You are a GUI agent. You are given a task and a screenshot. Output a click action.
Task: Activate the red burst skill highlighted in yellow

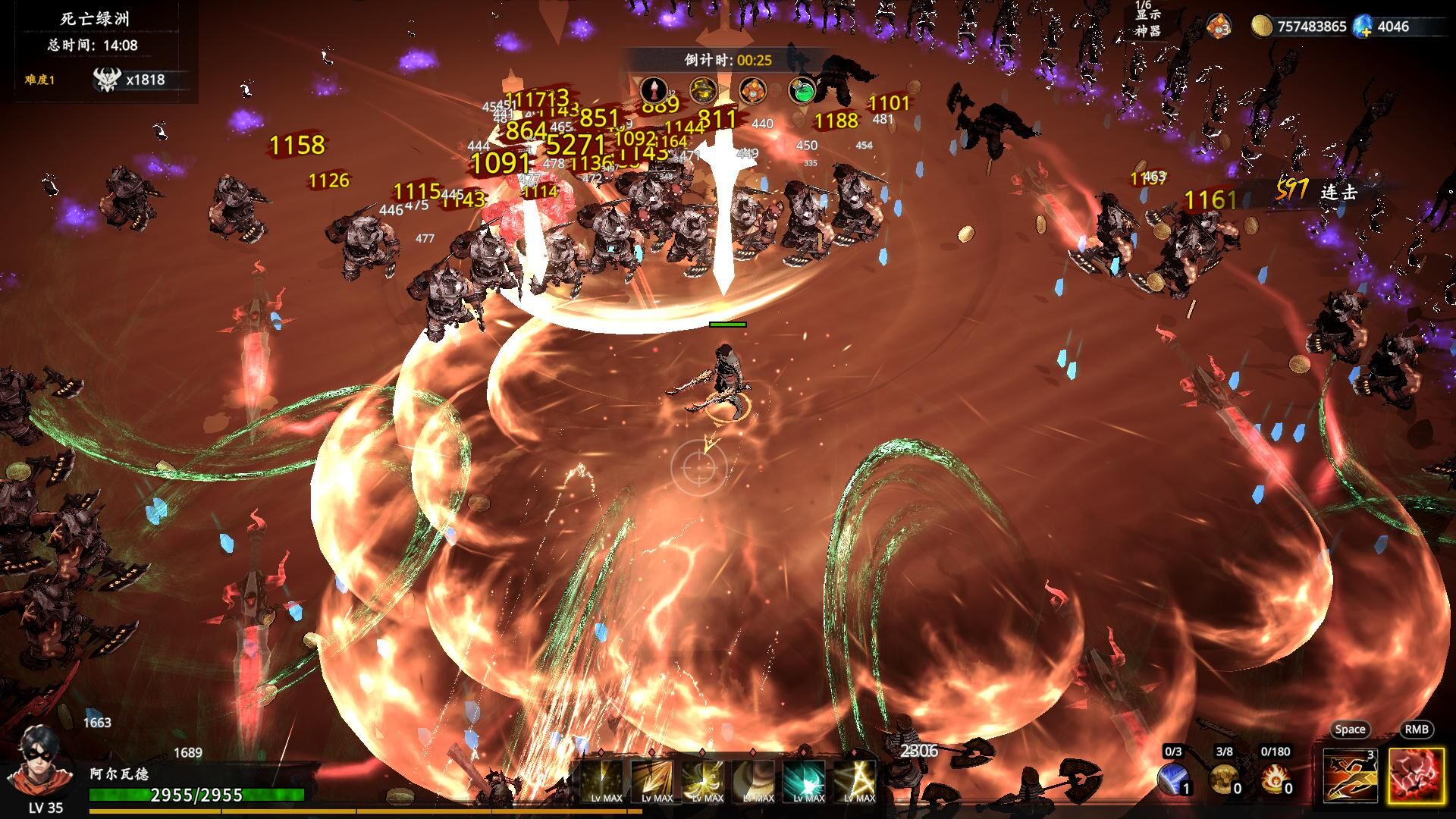[x=1416, y=775]
